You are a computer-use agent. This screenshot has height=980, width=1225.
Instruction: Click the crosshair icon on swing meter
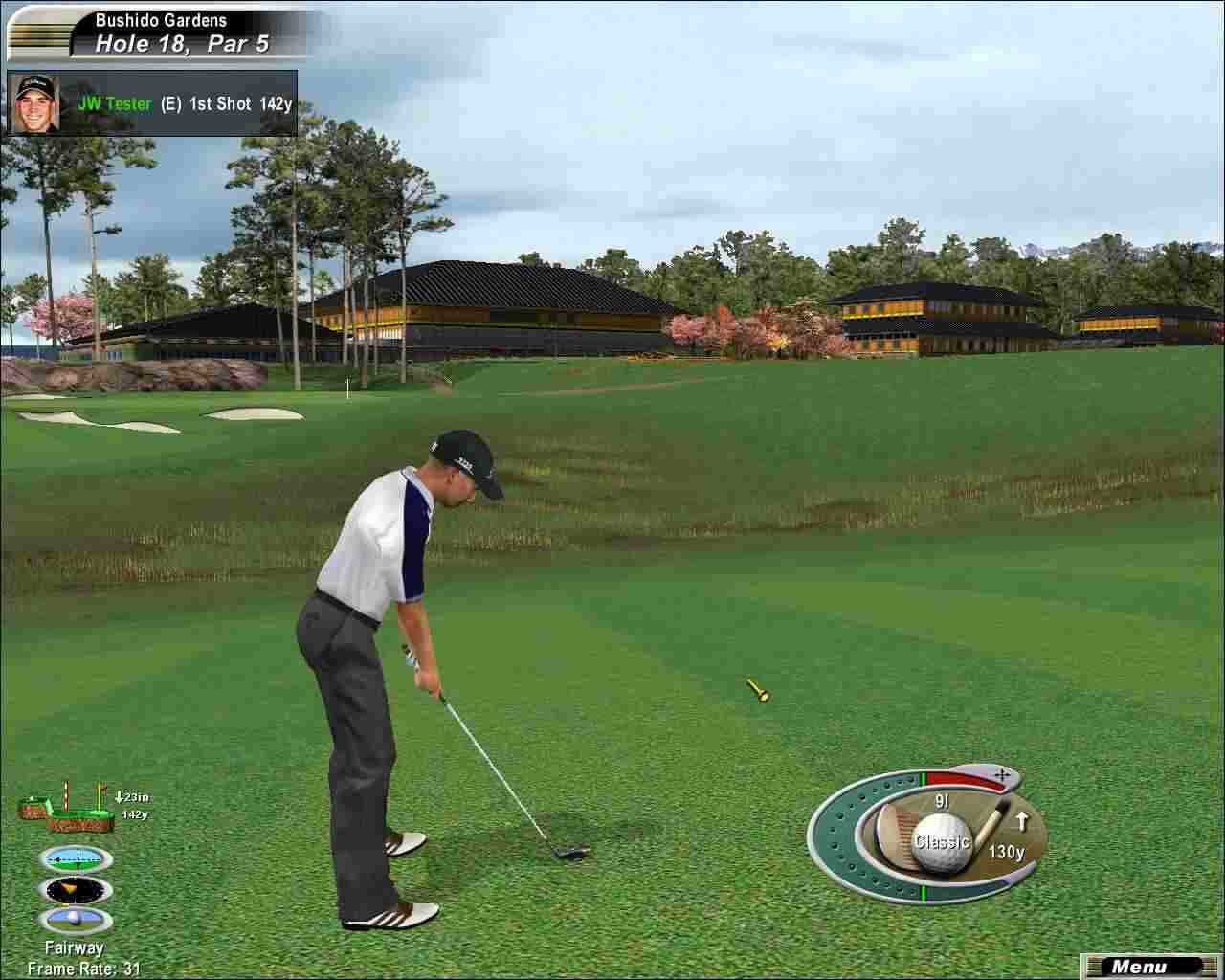(1001, 773)
